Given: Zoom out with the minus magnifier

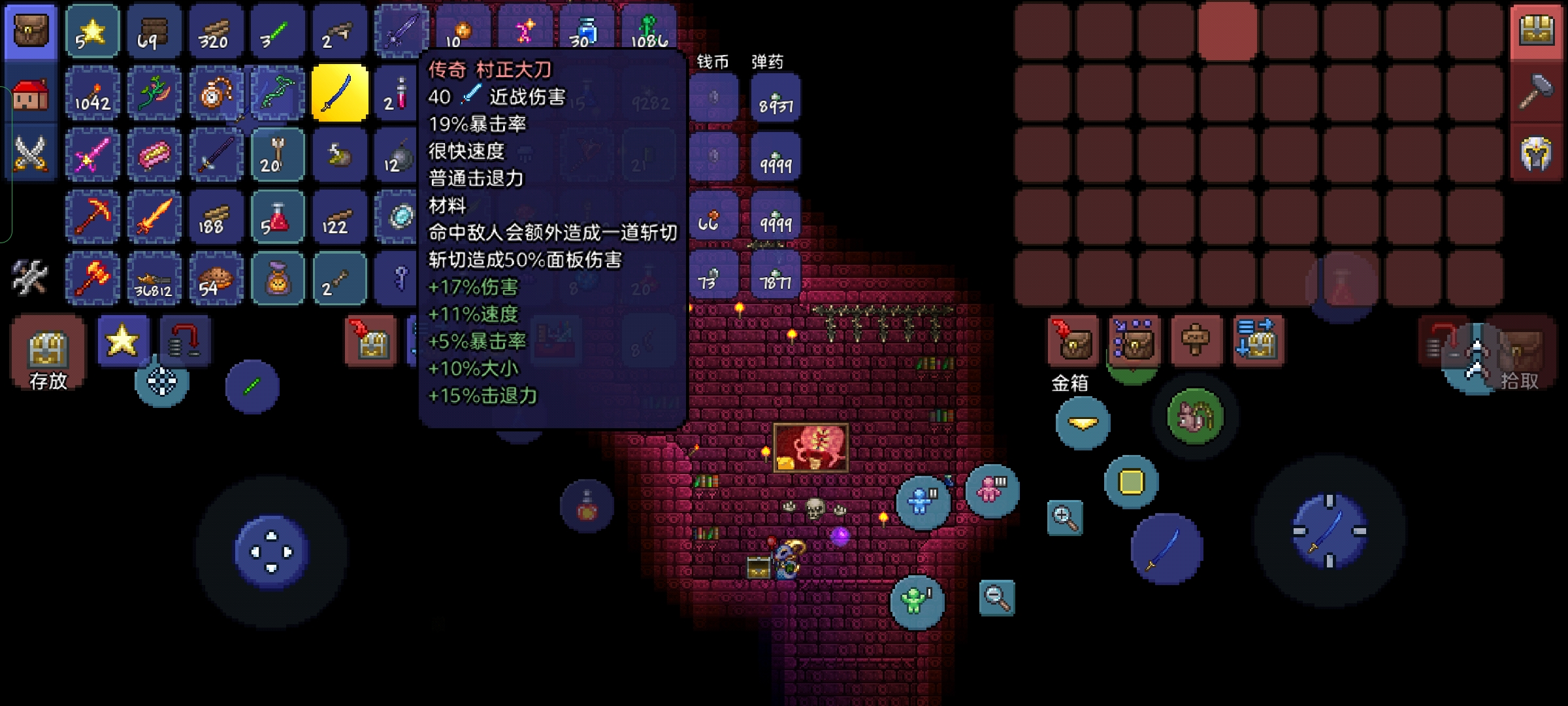Looking at the screenshot, I should 996,597.
